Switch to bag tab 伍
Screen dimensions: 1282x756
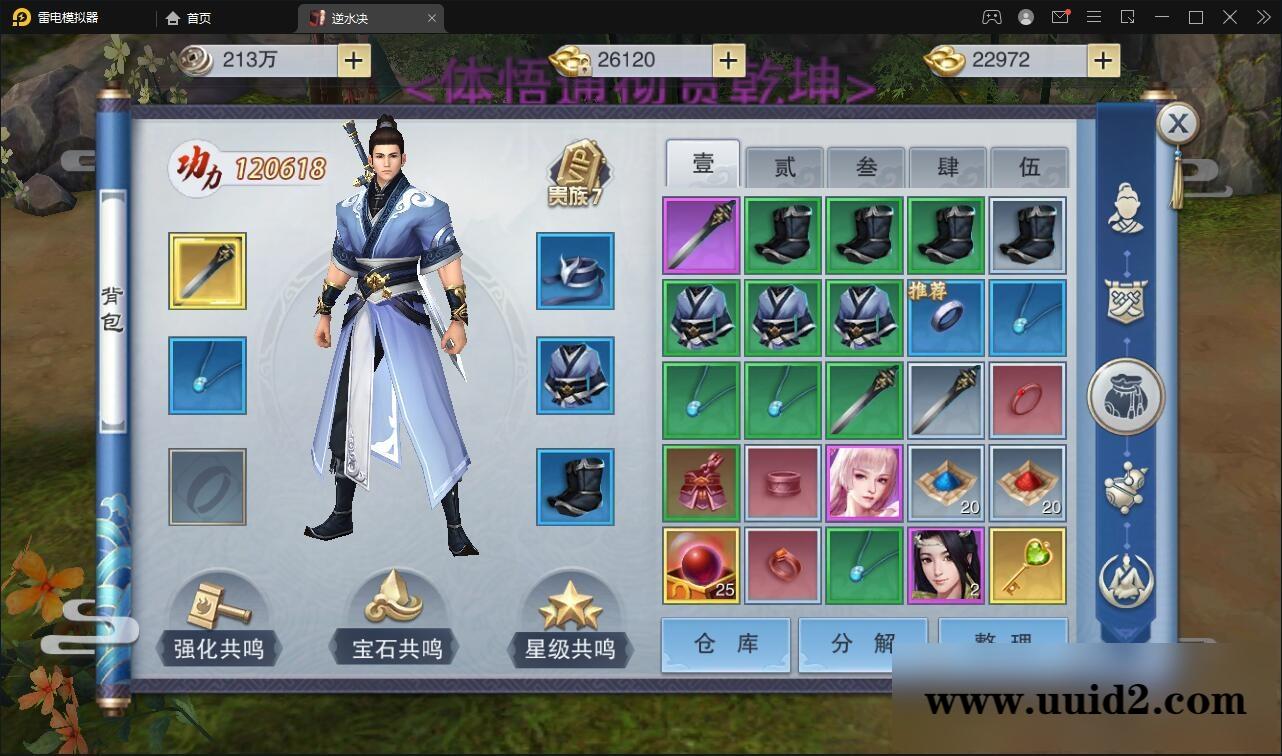[x=1029, y=167]
